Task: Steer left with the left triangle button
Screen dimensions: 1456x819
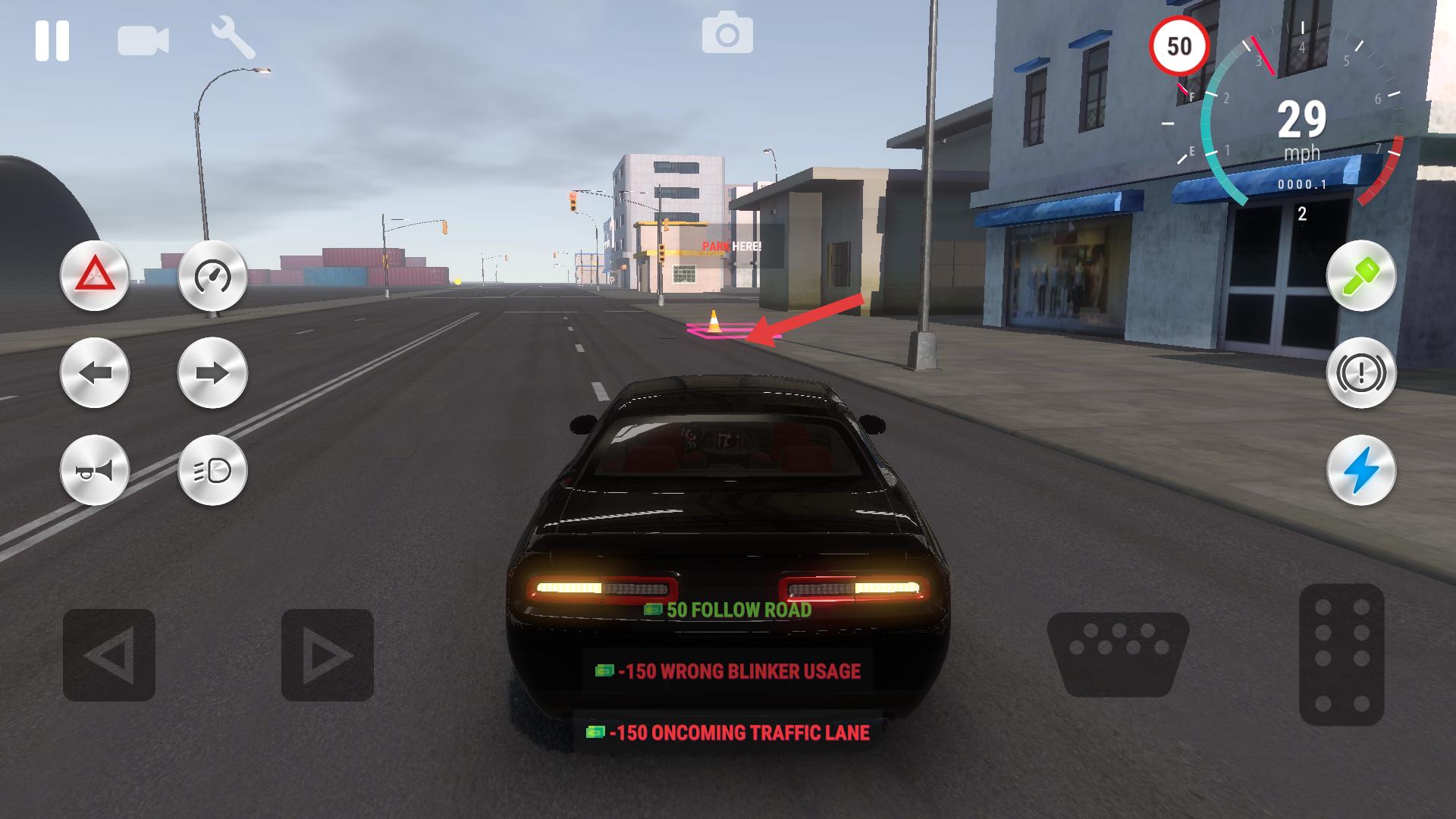Action: coord(109,654)
